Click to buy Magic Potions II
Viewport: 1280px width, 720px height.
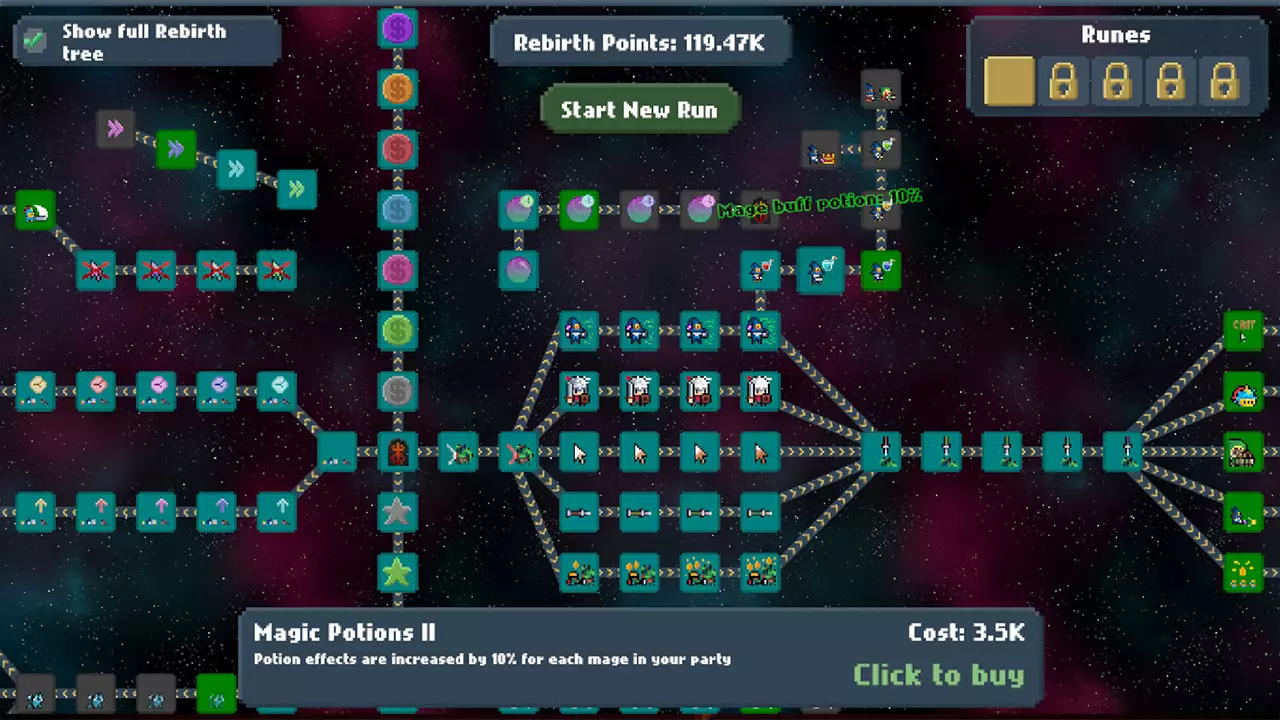(938, 675)
